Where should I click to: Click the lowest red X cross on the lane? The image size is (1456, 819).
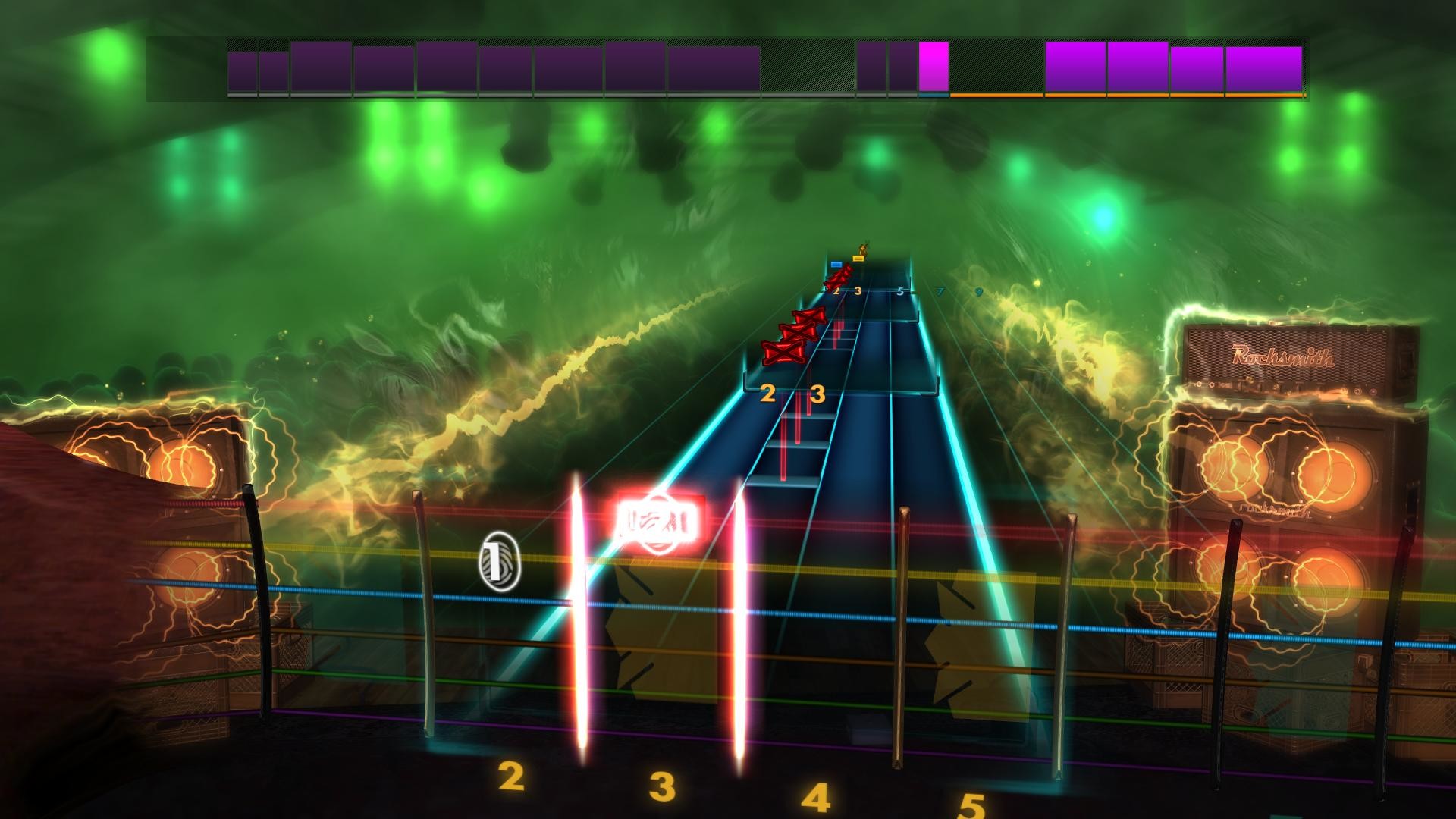784,352
